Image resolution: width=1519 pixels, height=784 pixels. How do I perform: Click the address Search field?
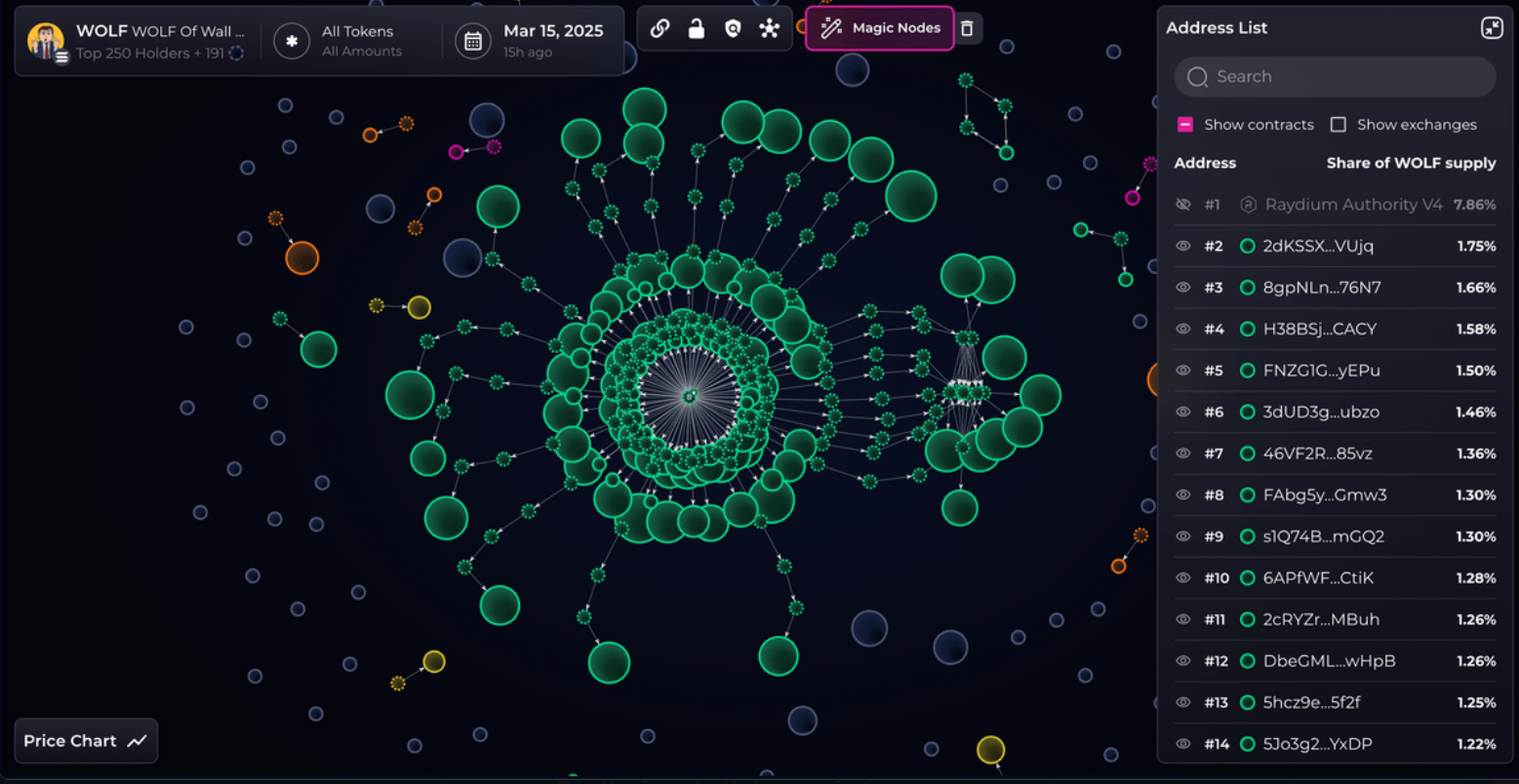(1335, 76)
